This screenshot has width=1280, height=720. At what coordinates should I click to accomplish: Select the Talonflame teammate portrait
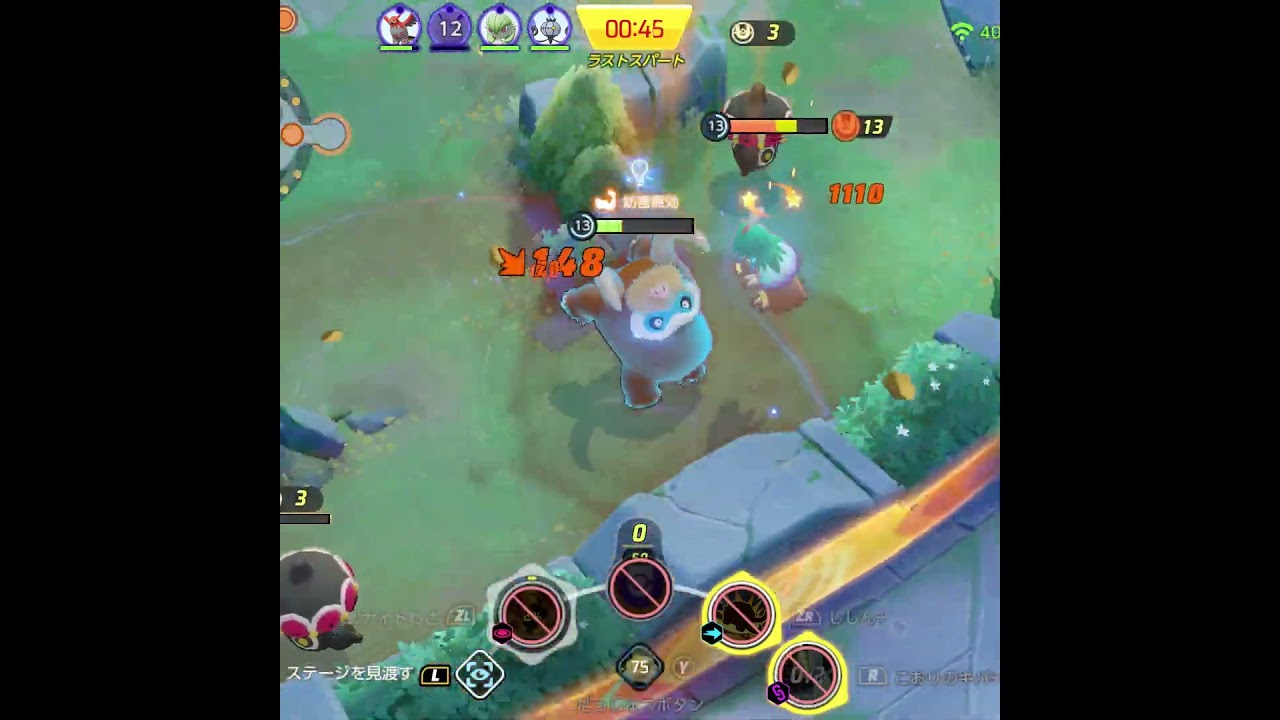[399, 27]
